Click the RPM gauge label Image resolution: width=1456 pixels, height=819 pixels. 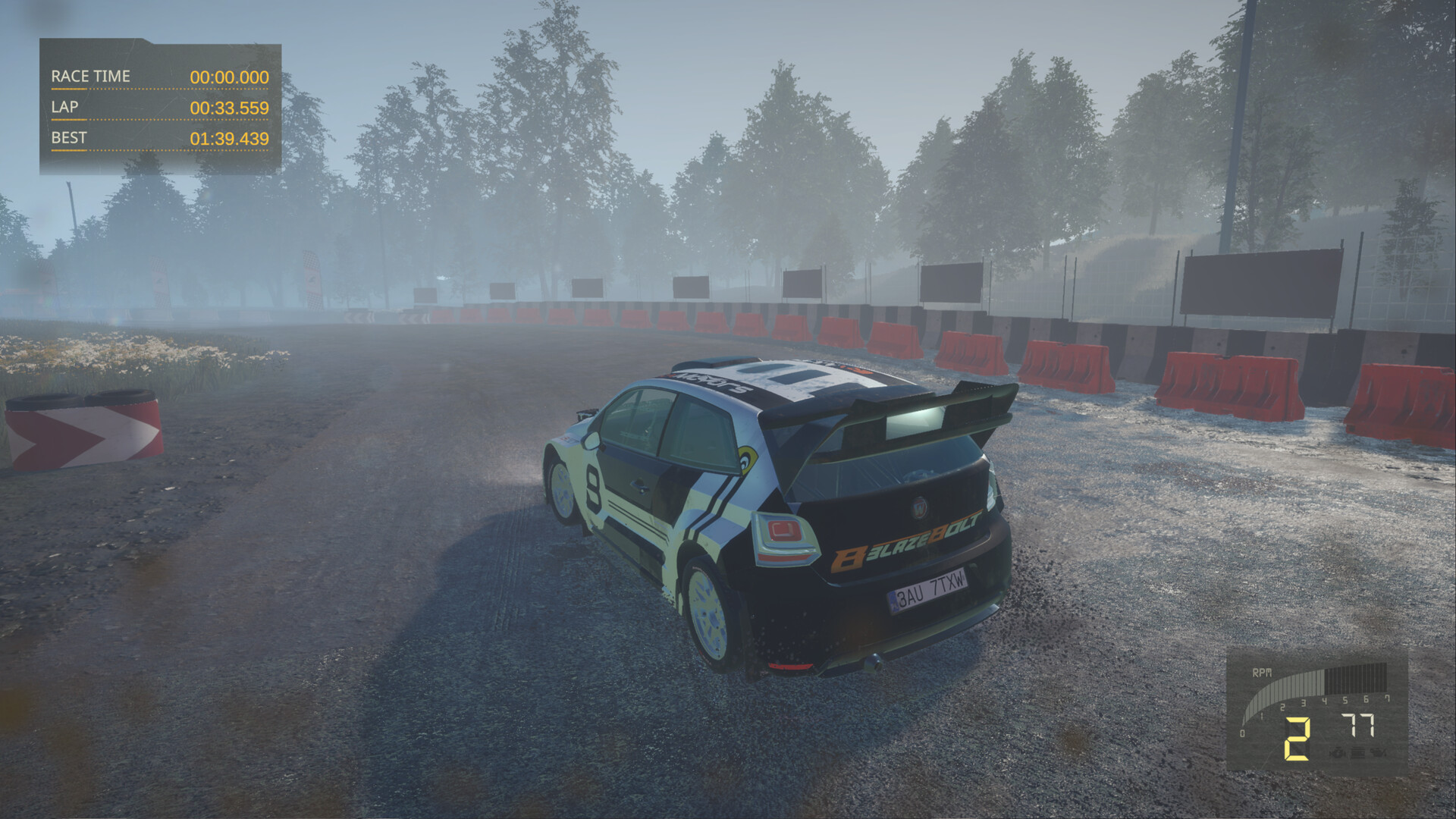tap(1262, 673)
